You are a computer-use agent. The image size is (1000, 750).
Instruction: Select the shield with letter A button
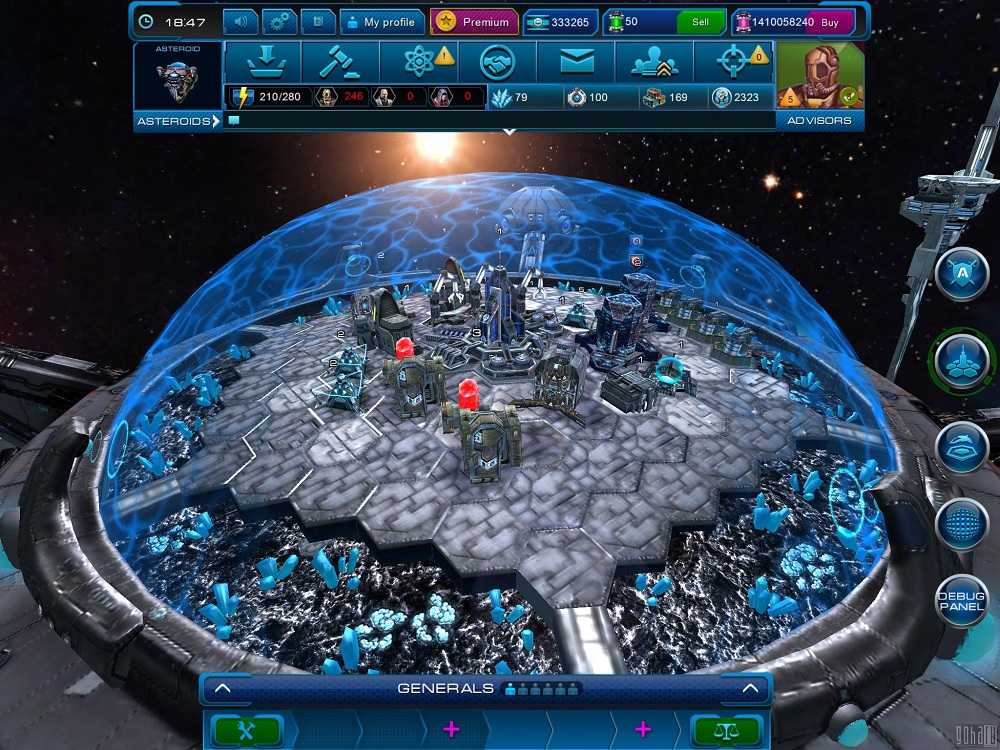pos(962,274)
